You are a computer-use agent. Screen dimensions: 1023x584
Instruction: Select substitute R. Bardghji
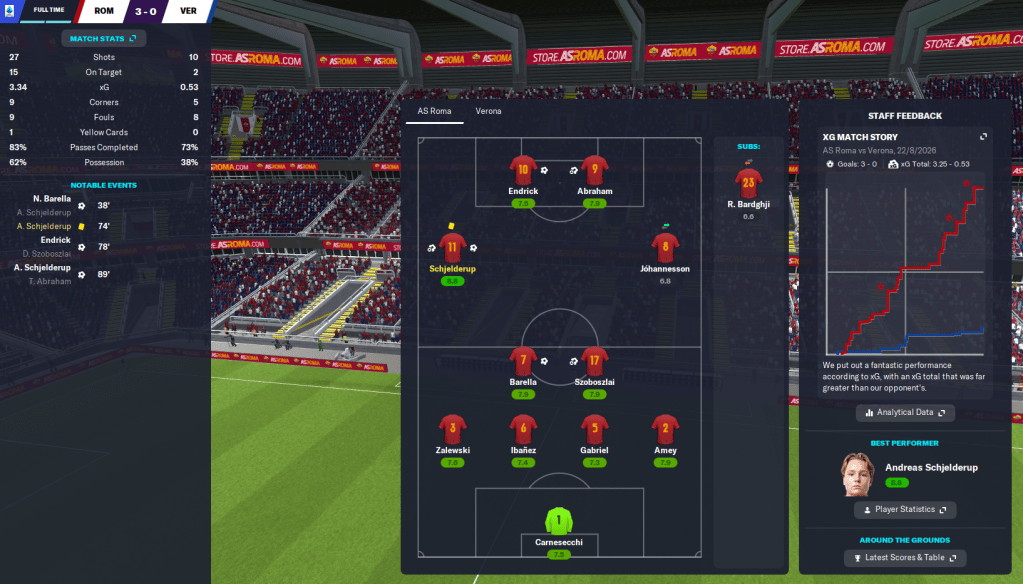(747, 183)
